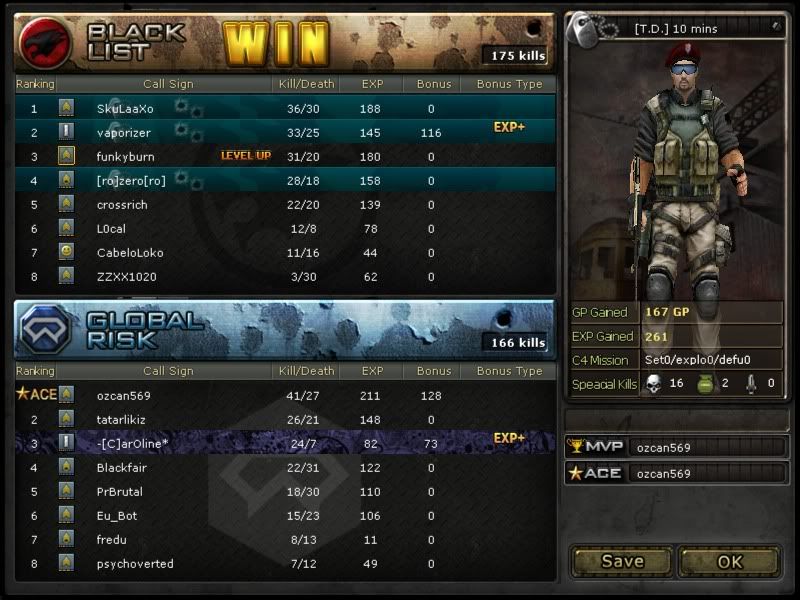The height and width of the screenshot is (600, 800).
Task: Pick the Blackfair player row
Action: pos(285,467)
